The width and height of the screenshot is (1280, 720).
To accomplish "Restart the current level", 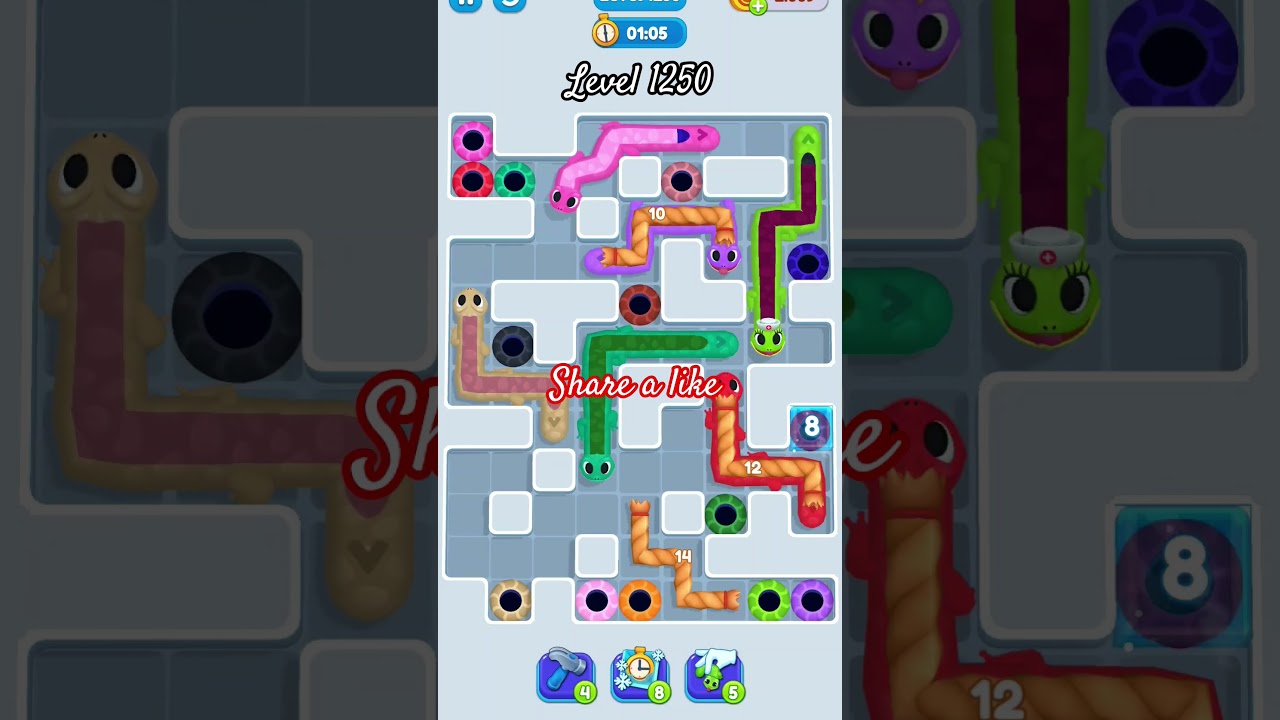I will pos(510,5).
